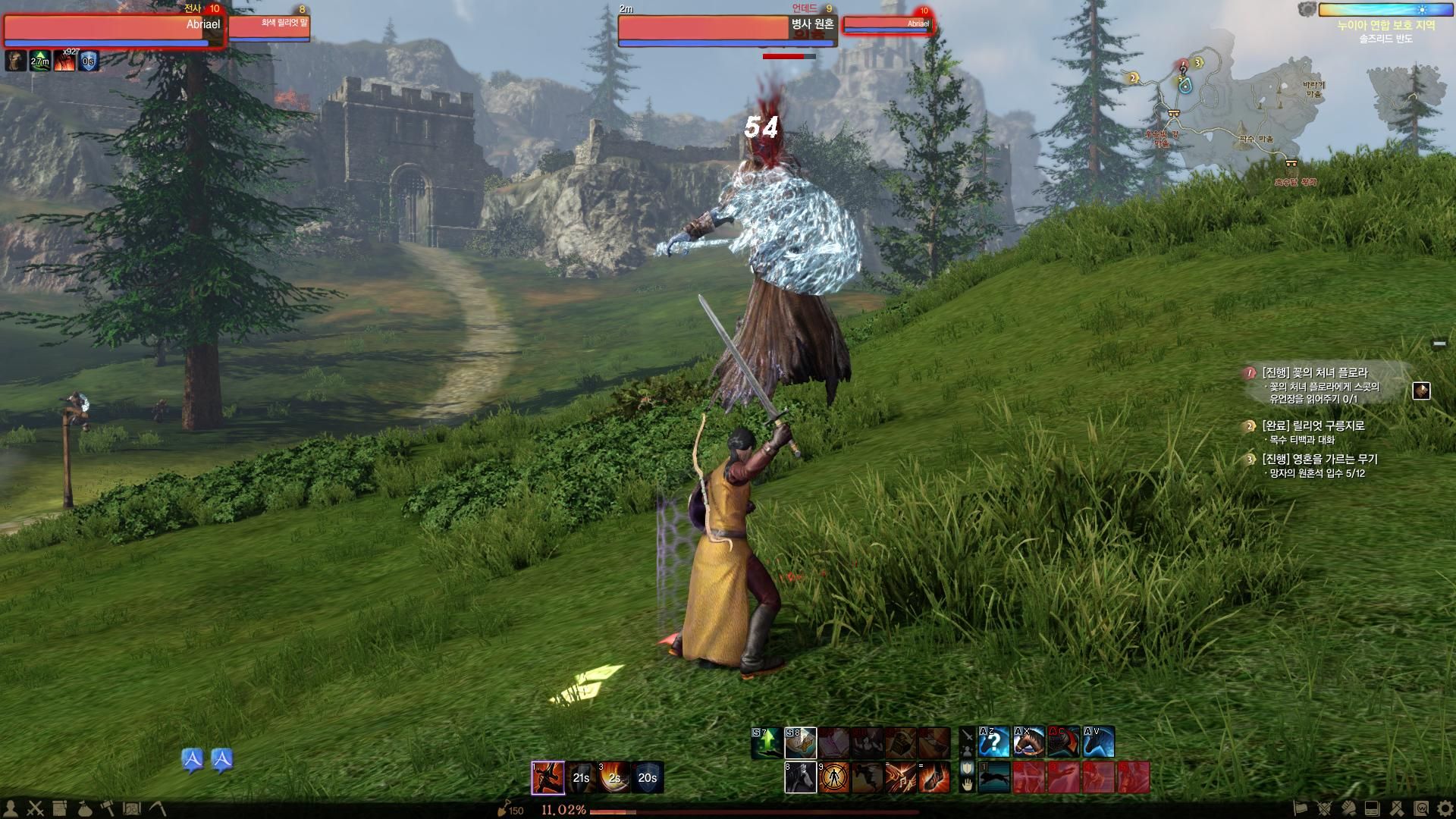This screenshot has width=1456, height=819.
Task: Open the hammer crafting menu icon
Action: 107,808
